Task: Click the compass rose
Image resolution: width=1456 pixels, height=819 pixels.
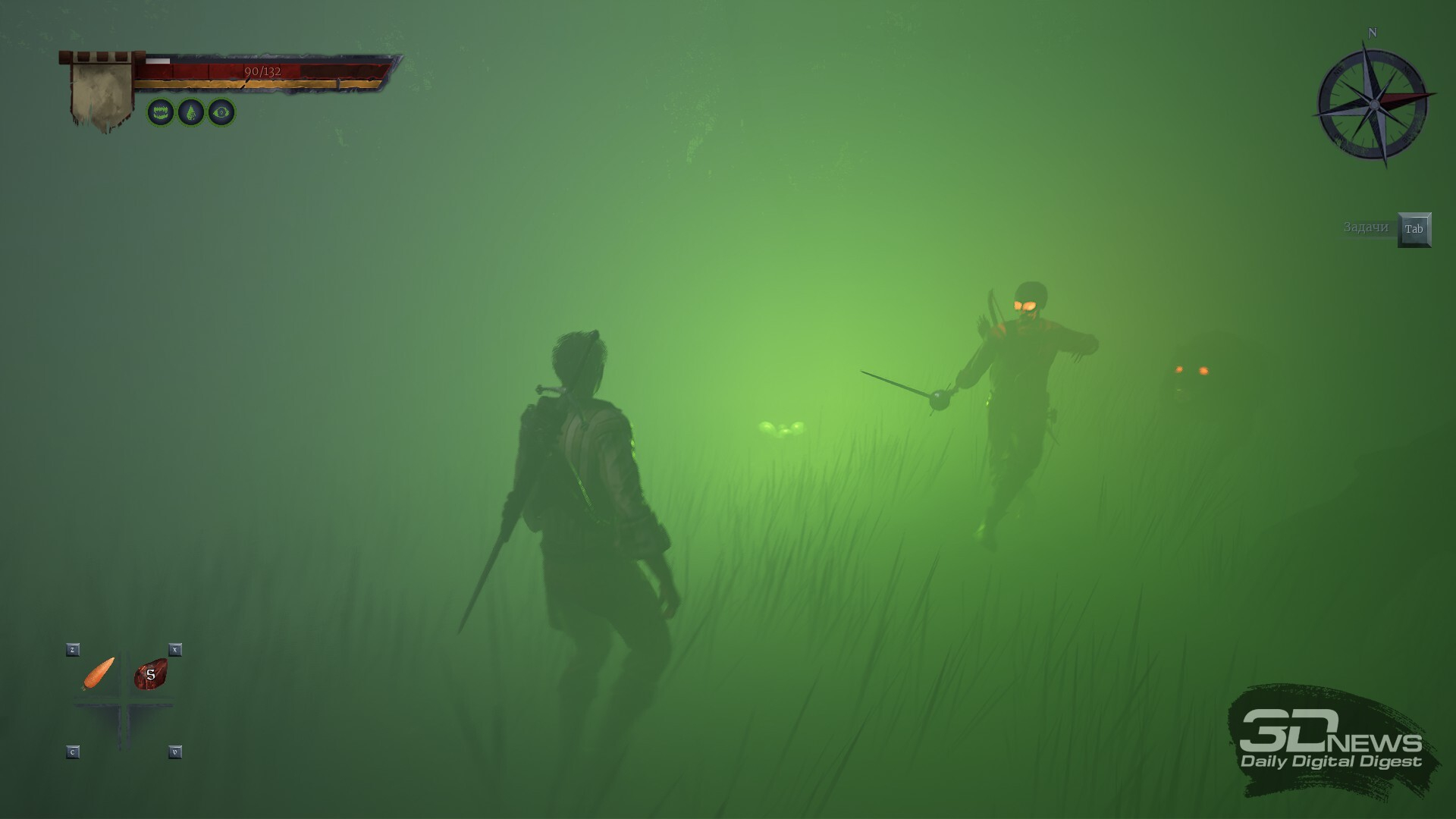Action: [x=1373, y=105]
